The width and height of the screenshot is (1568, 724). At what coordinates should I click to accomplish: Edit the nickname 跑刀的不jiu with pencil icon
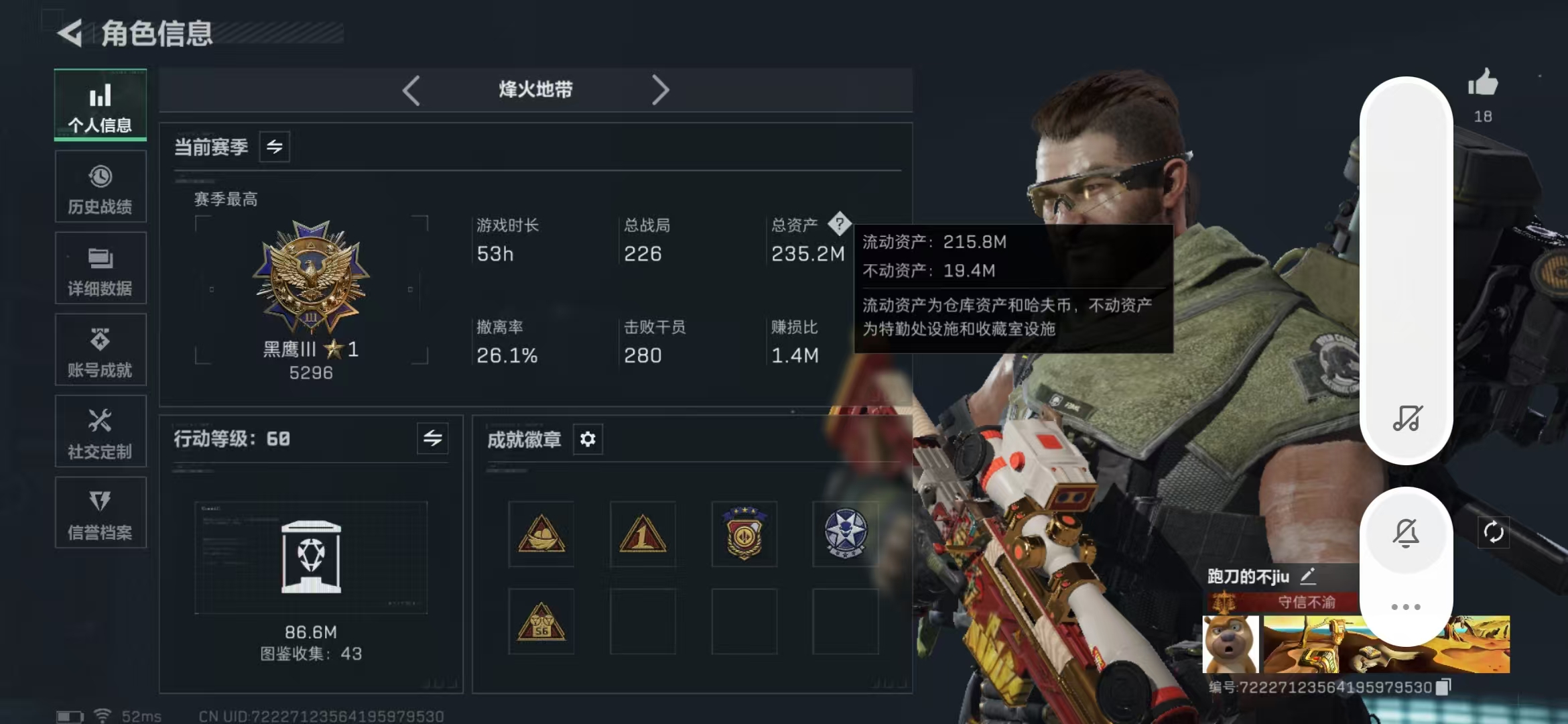click(x=1307, y=577)
